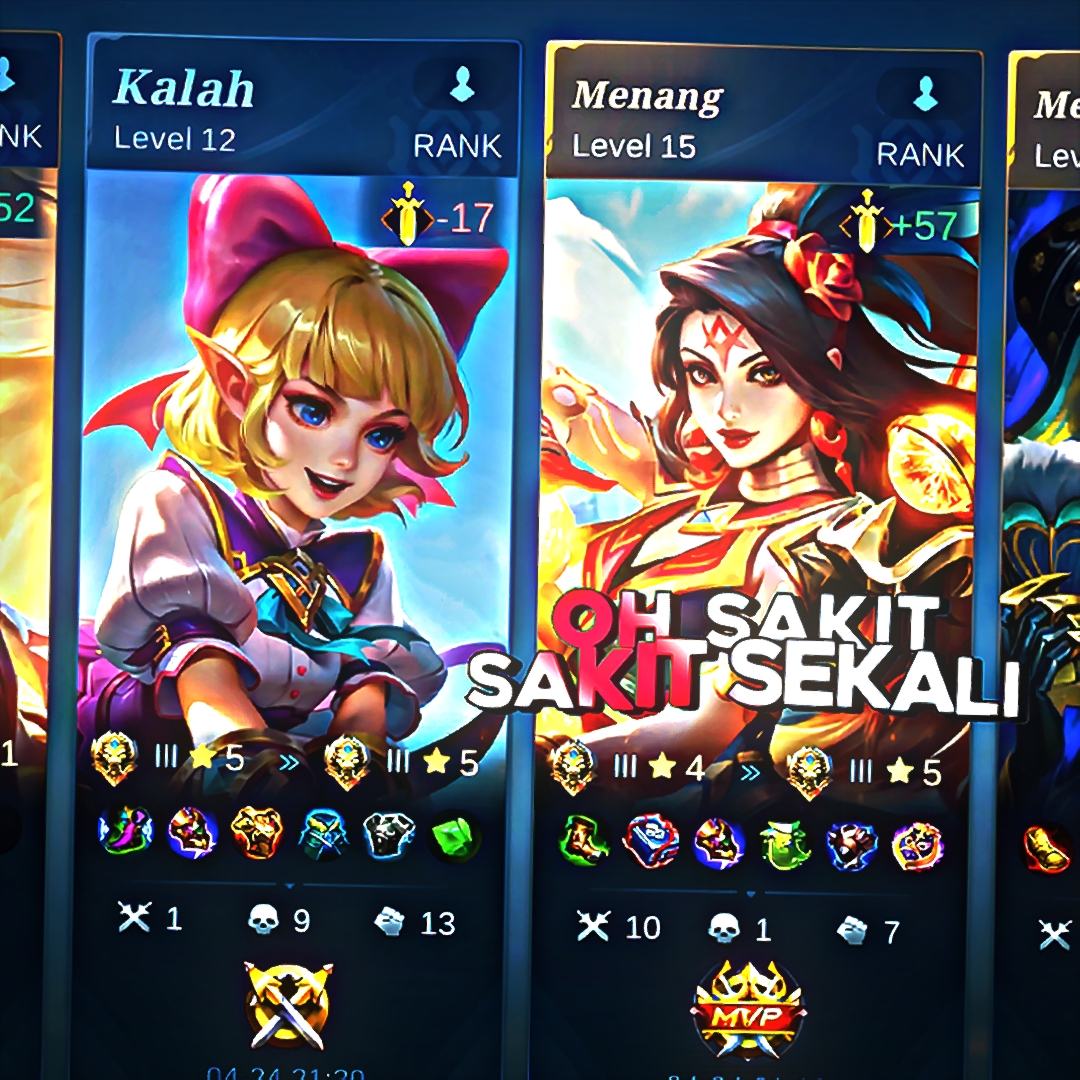The height and width of the screenshot is (1080, 1080).
Task: Inspect the silver chestplate item on the Kalah card
Action: click(389, 836)
